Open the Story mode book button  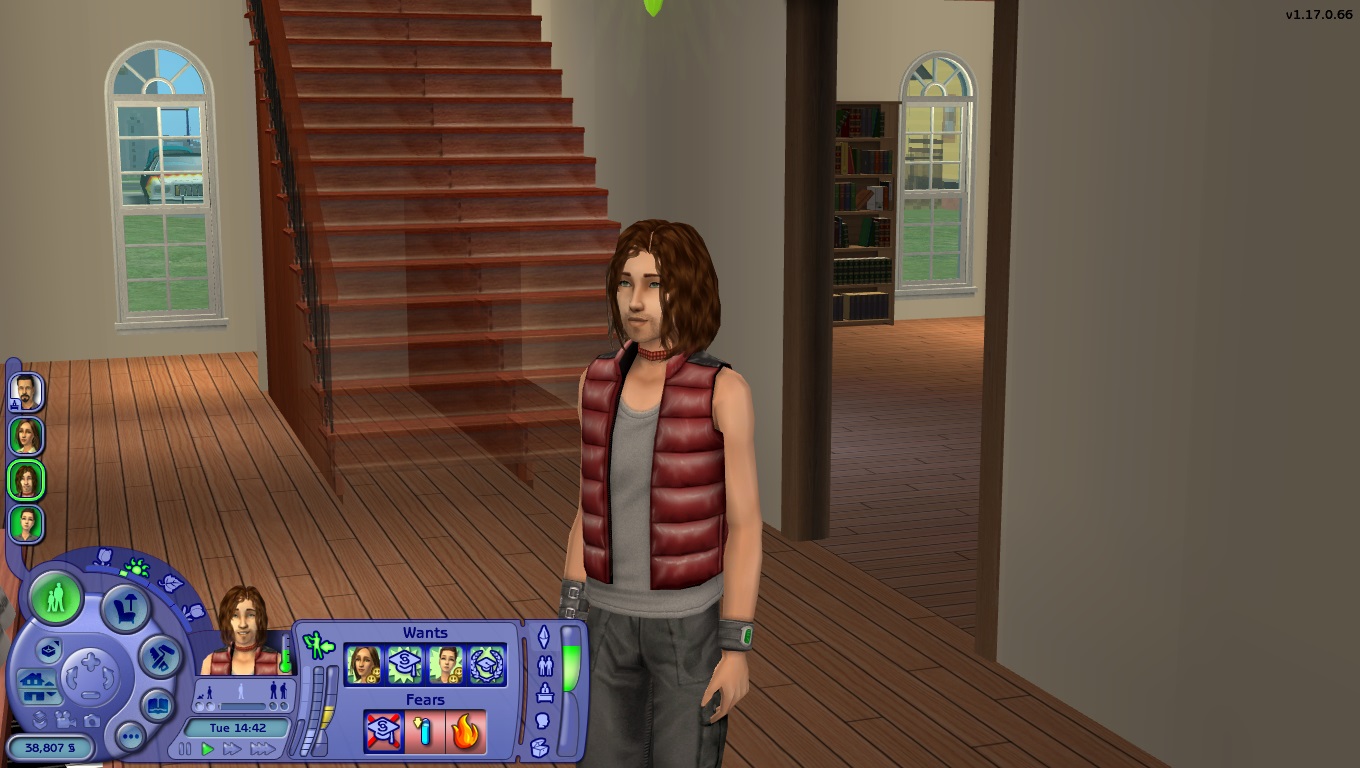tap(157, 705)
